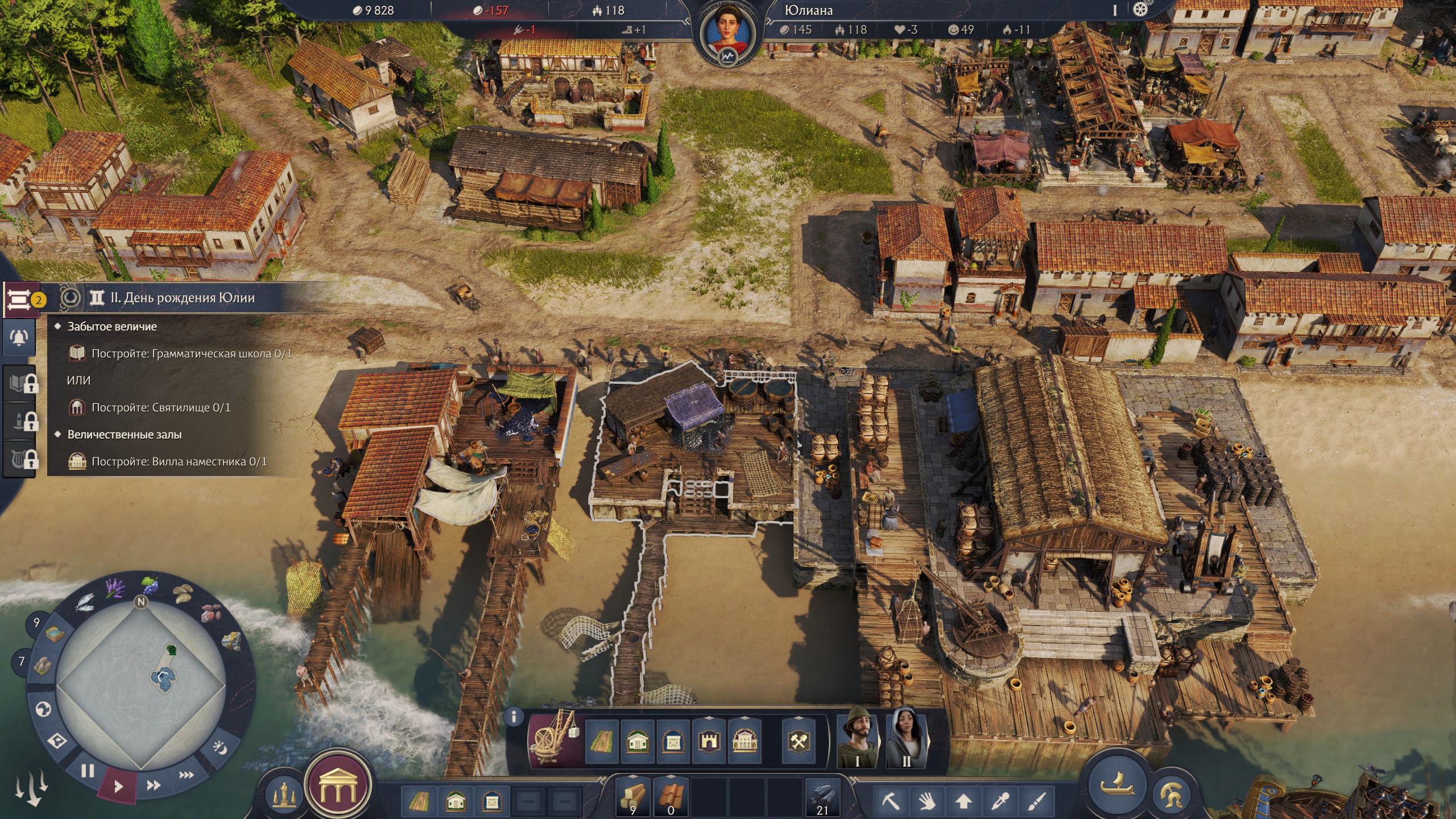The height and width of the screenshot is (819, 1456).
Task: Pause the game speed
Action: (88, 771)
